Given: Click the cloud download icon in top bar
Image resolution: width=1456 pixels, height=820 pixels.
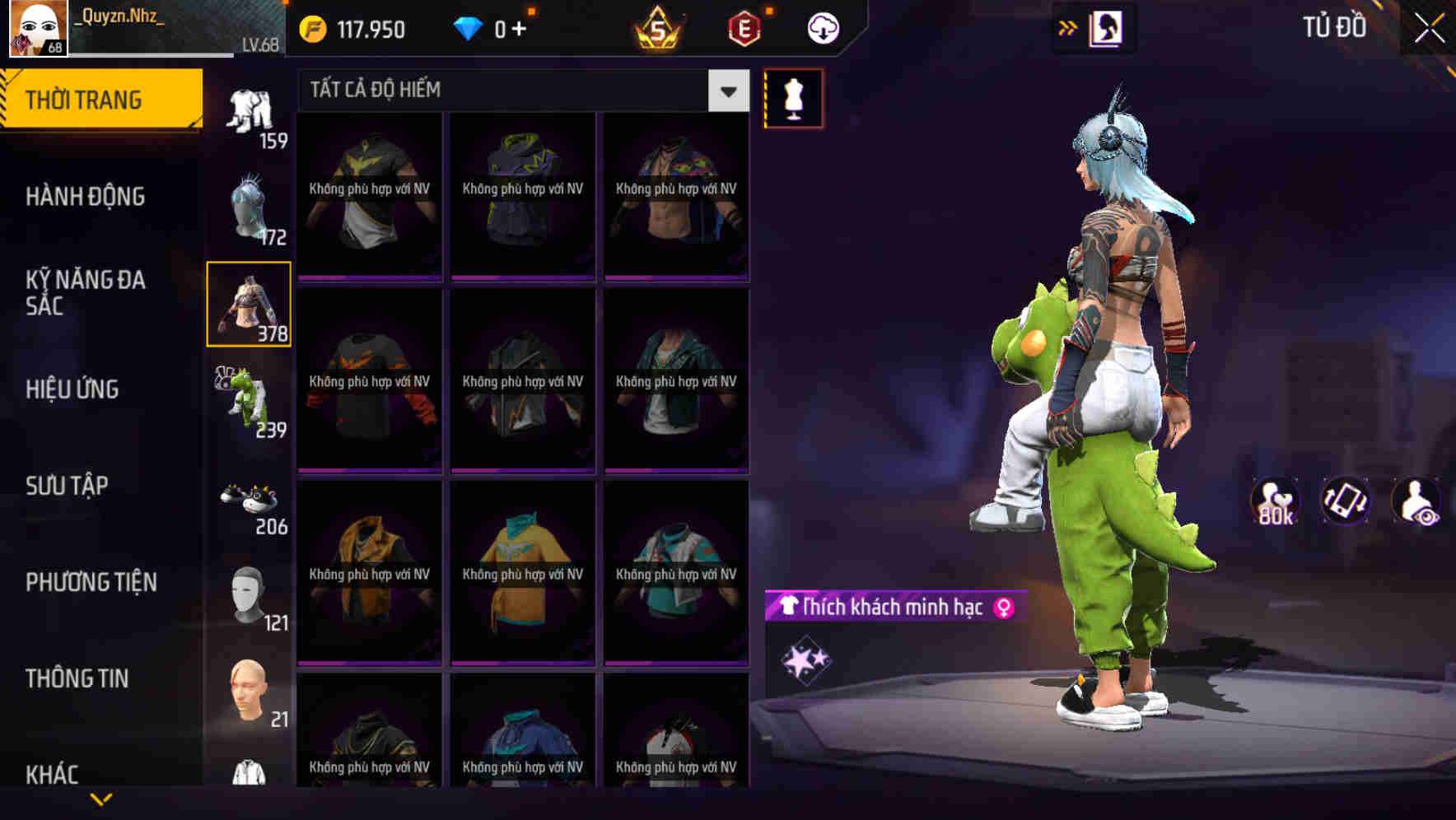Looking at the screenshot, I should 822,27.
